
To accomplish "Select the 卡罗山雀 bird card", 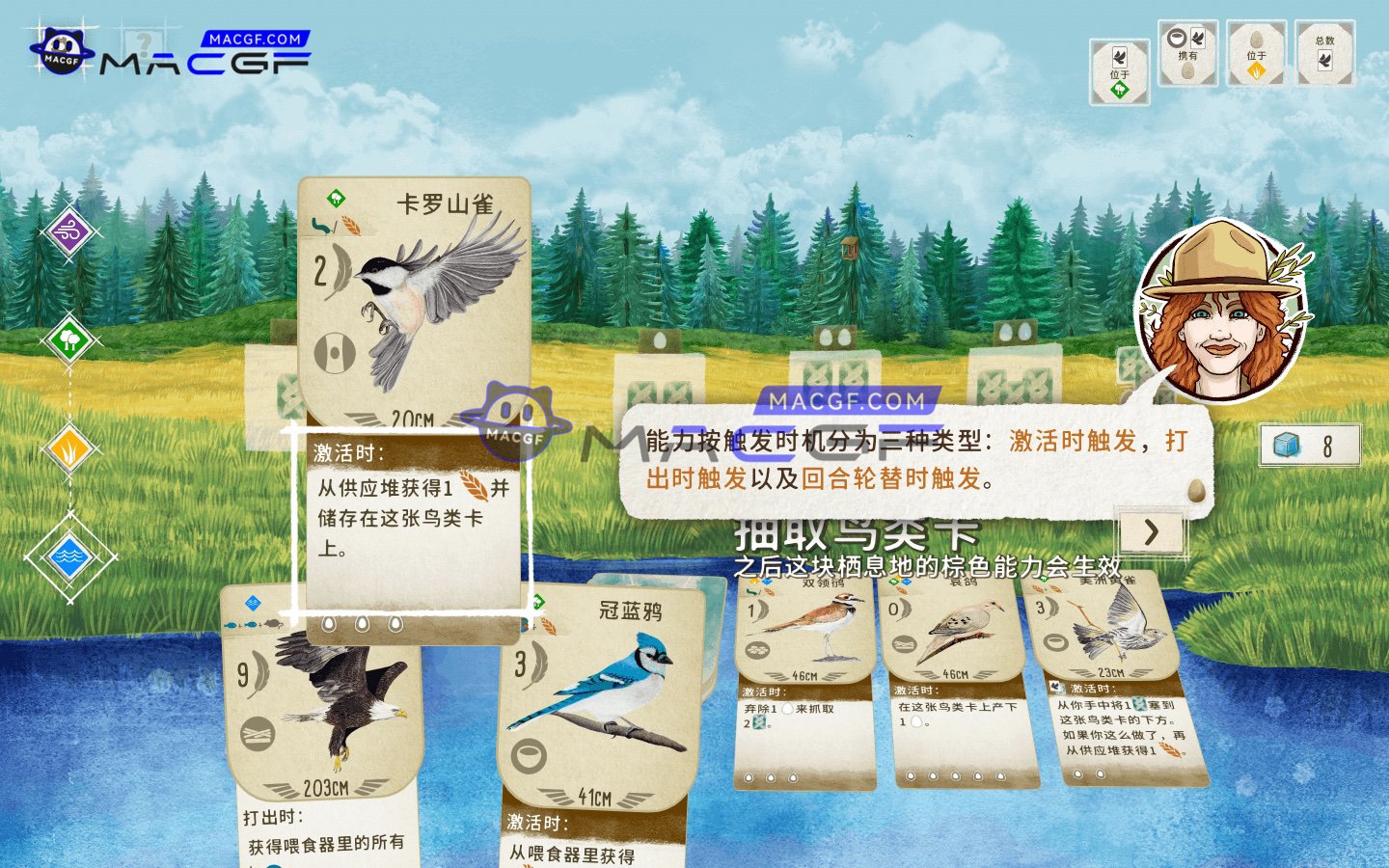I will click(x=415, y=289).
